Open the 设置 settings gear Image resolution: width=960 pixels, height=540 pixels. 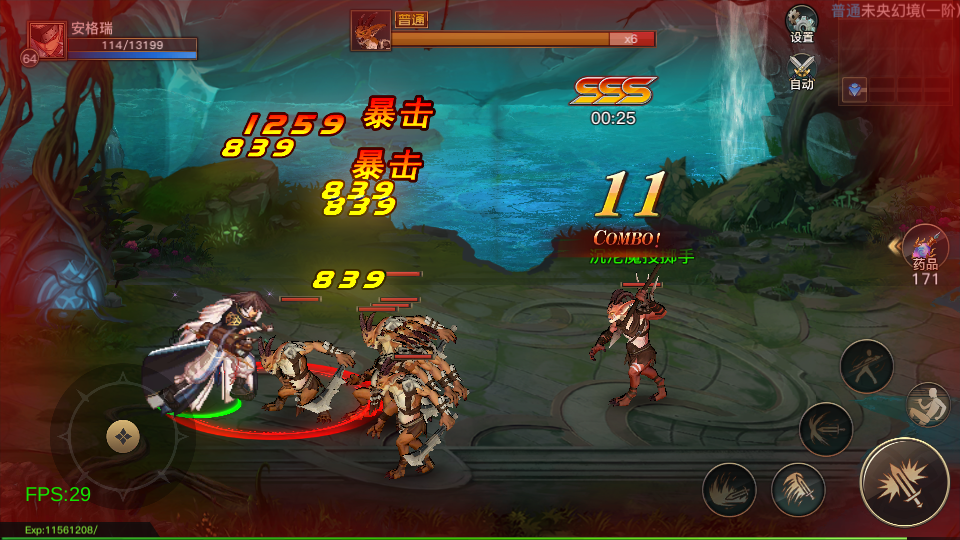click(x=801, y=22)
